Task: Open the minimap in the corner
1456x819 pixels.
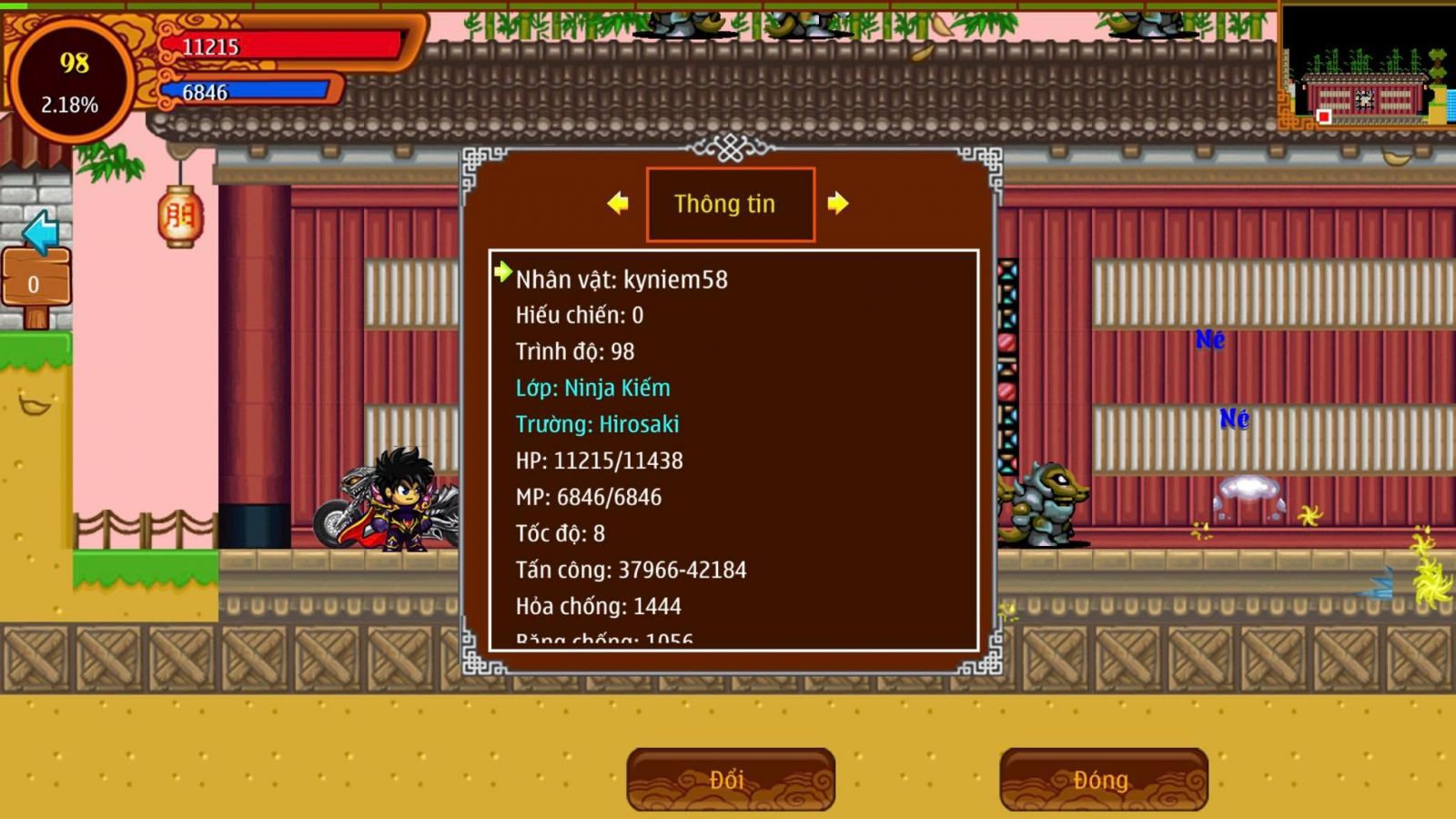Action: tap(1367, 66)
